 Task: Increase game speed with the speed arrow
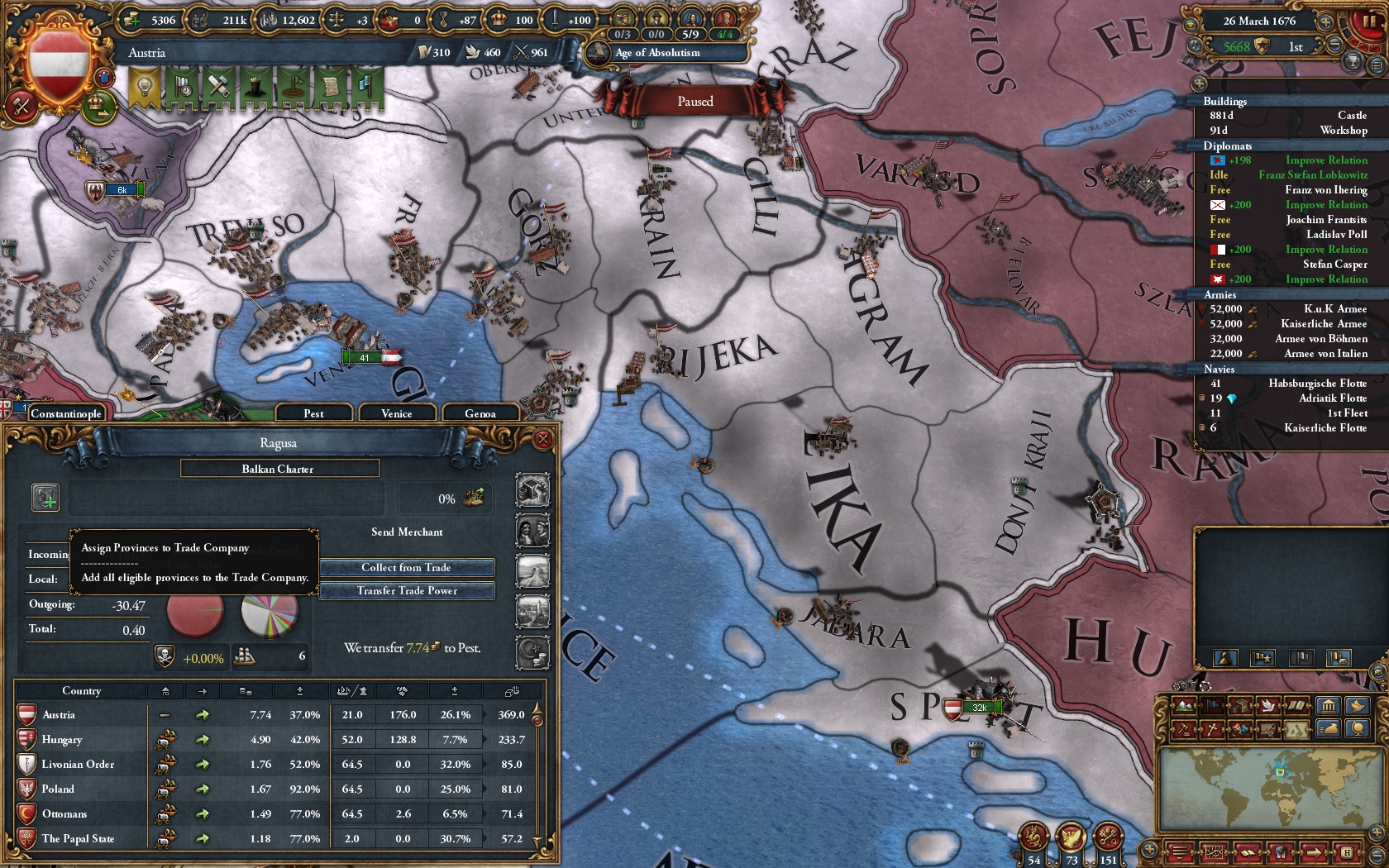pyautogui.click(x=1325, y=22)
